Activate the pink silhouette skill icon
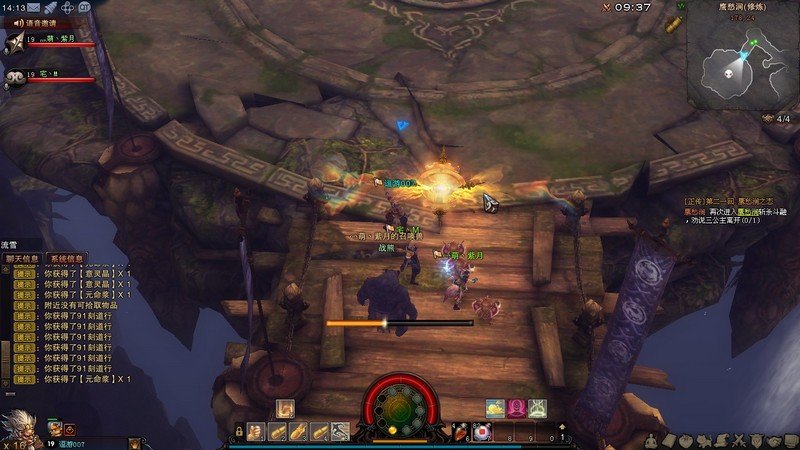This screenshot has height=450, width=800. [x=517, y=407]
